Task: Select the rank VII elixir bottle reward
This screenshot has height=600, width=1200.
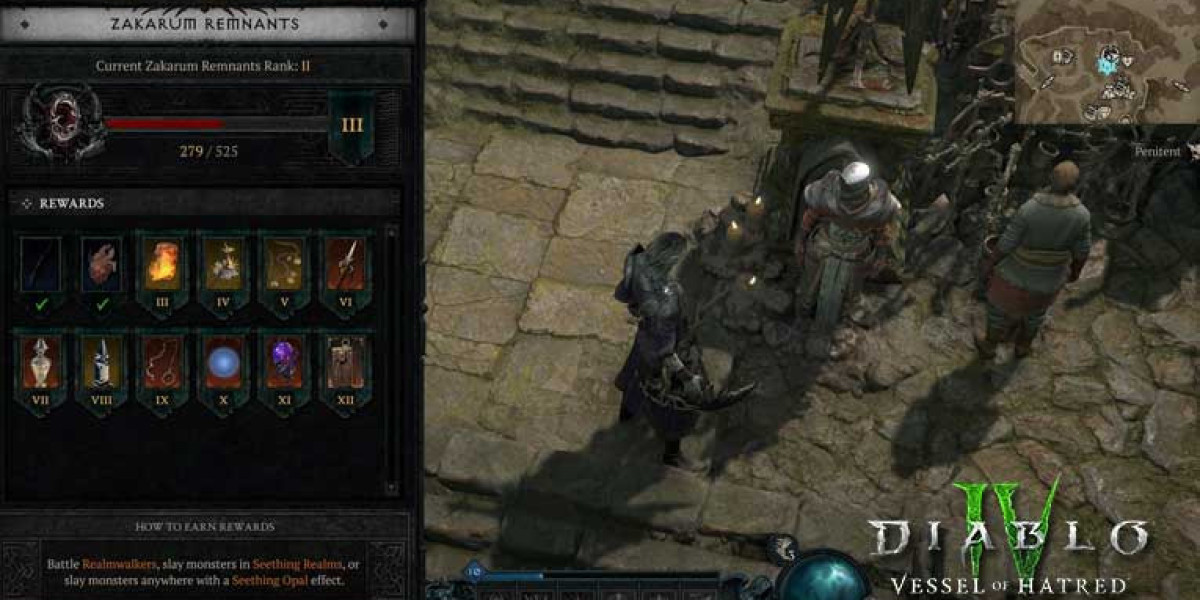Action: 41,363
